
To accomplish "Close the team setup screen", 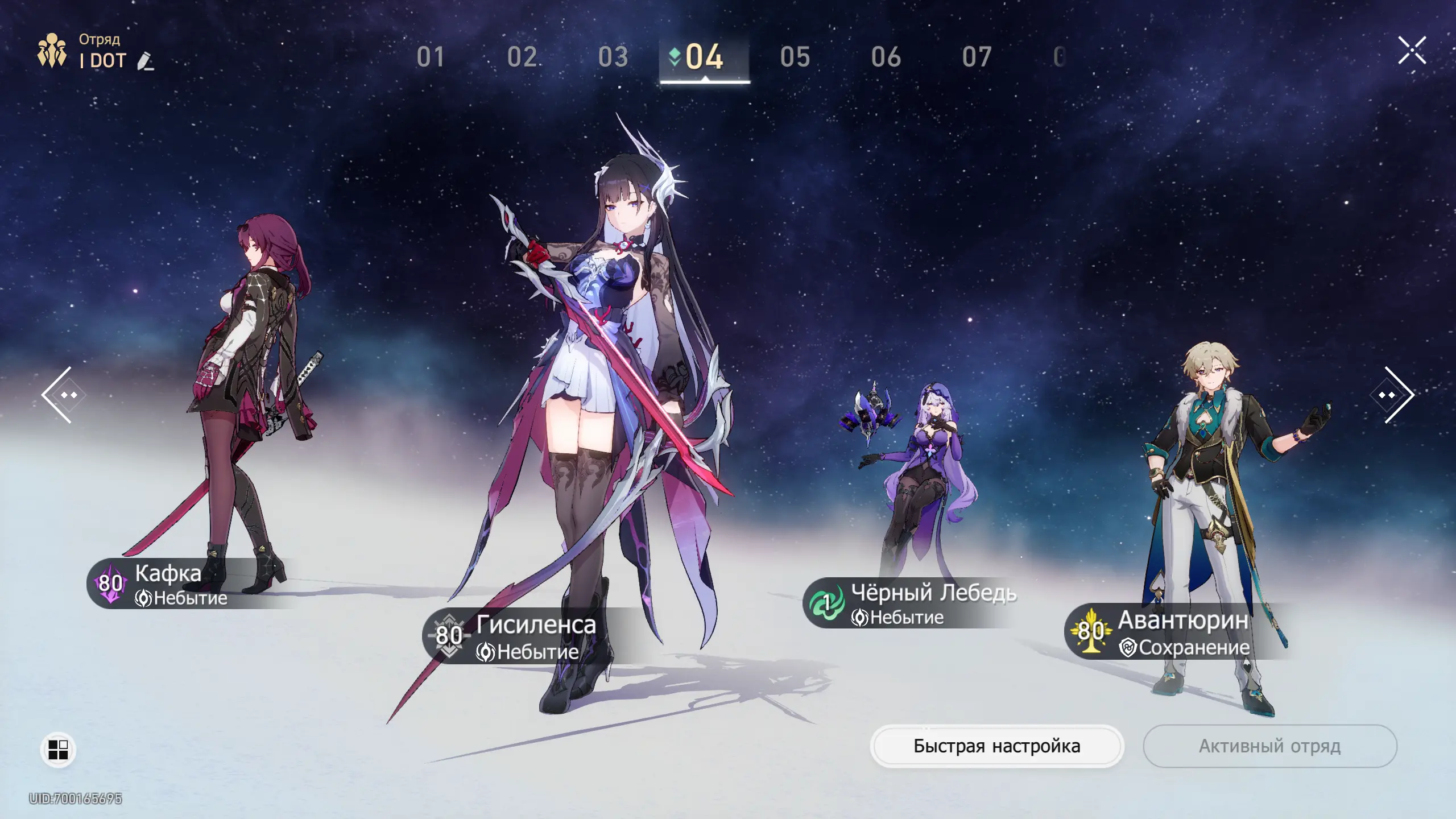I will pyautogui.click(x=1412, y=51).
